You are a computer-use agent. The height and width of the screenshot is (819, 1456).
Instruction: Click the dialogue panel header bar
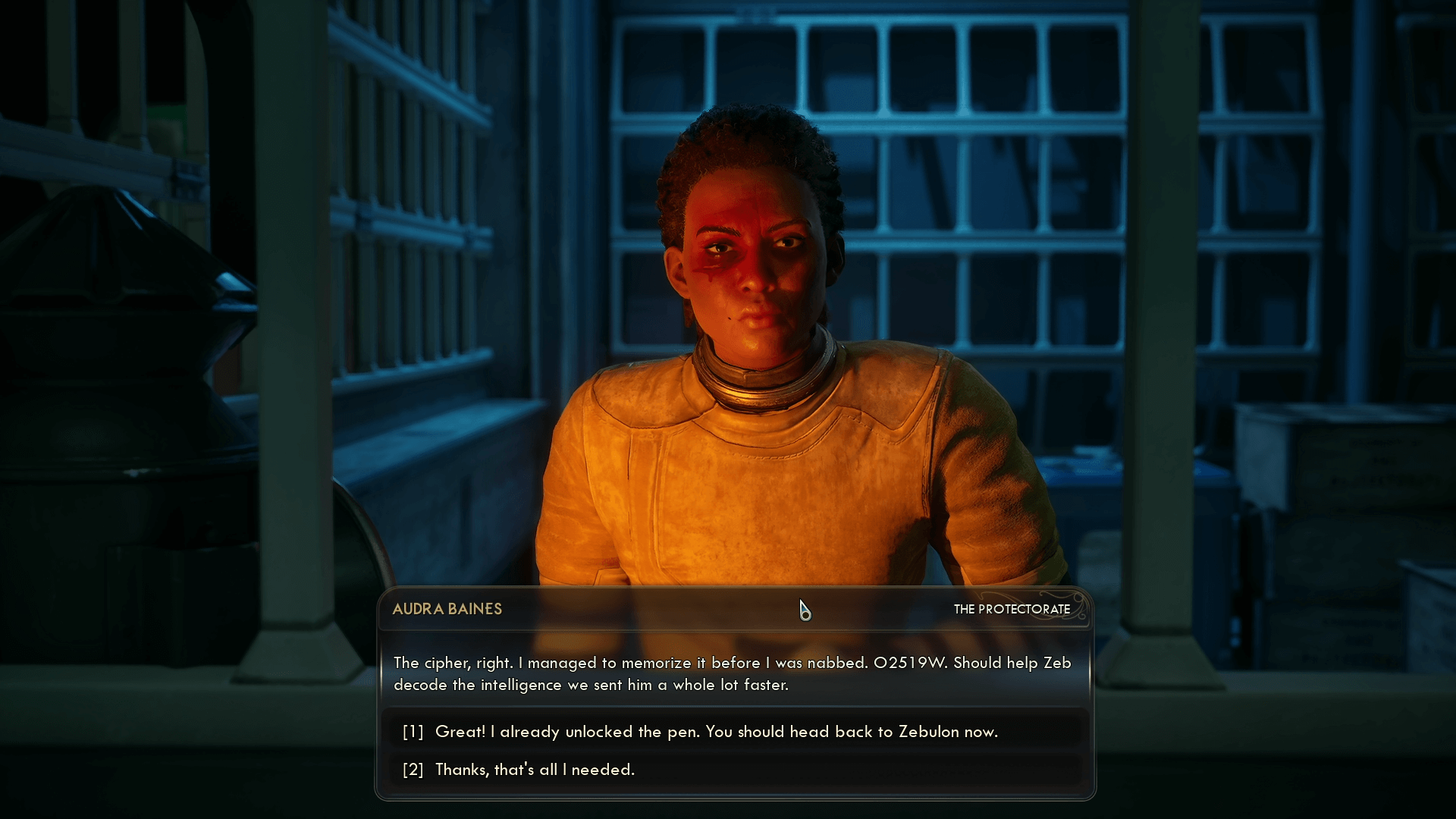pyautogui.click(x=728, y=609)
